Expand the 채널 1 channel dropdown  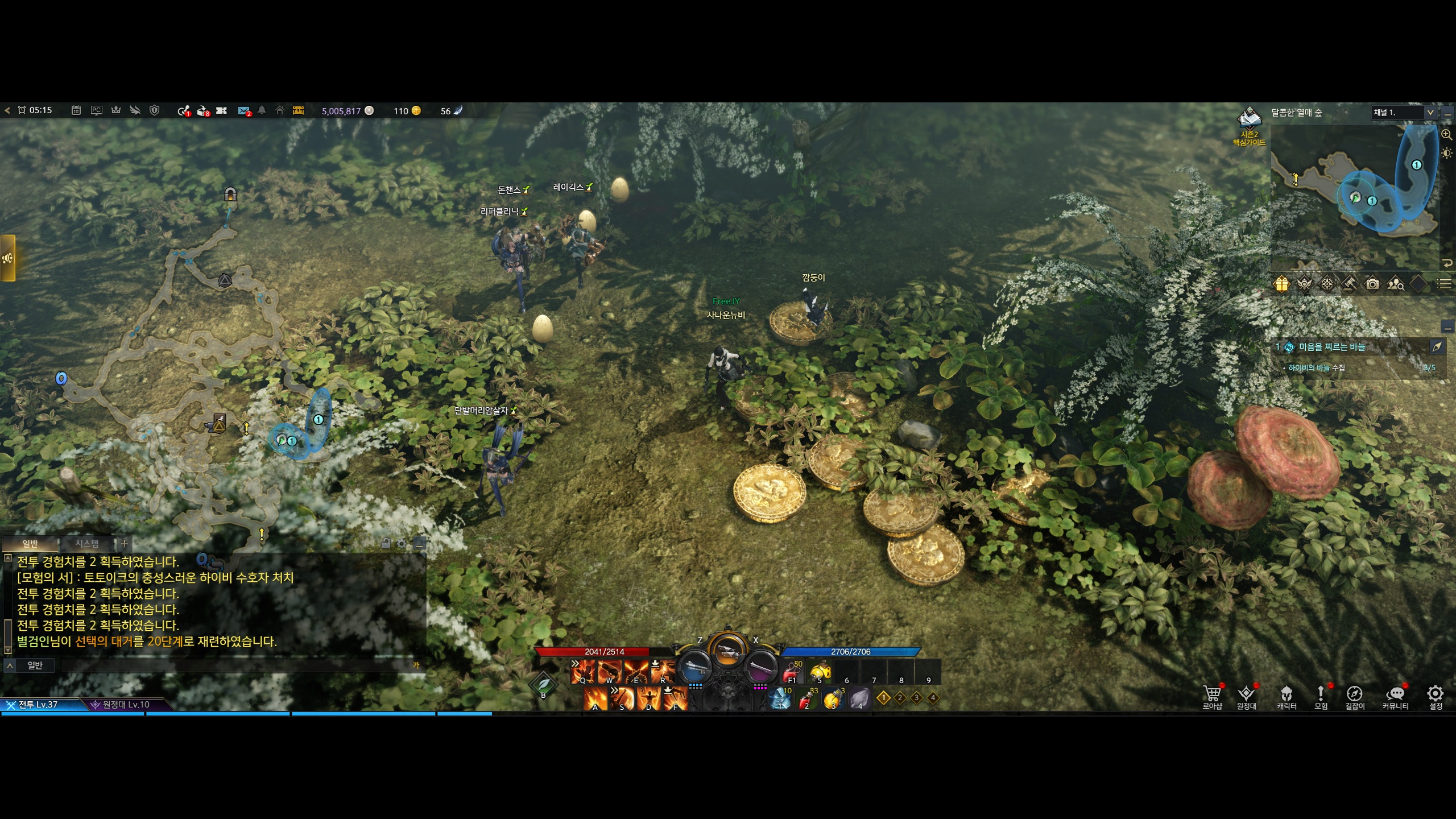(1430, 113)
